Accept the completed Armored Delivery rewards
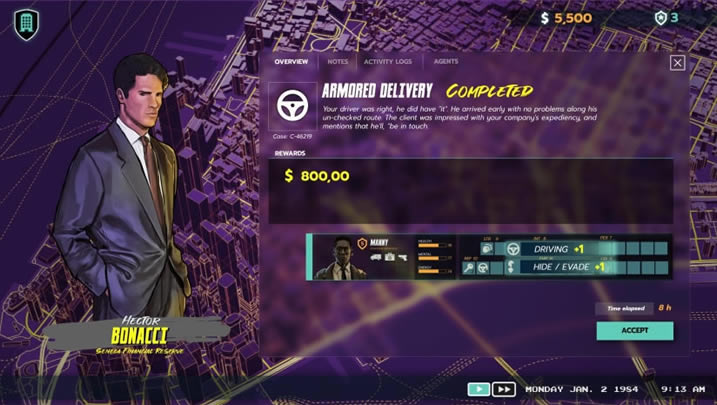717x405 pixels. [x=634, y=330]
